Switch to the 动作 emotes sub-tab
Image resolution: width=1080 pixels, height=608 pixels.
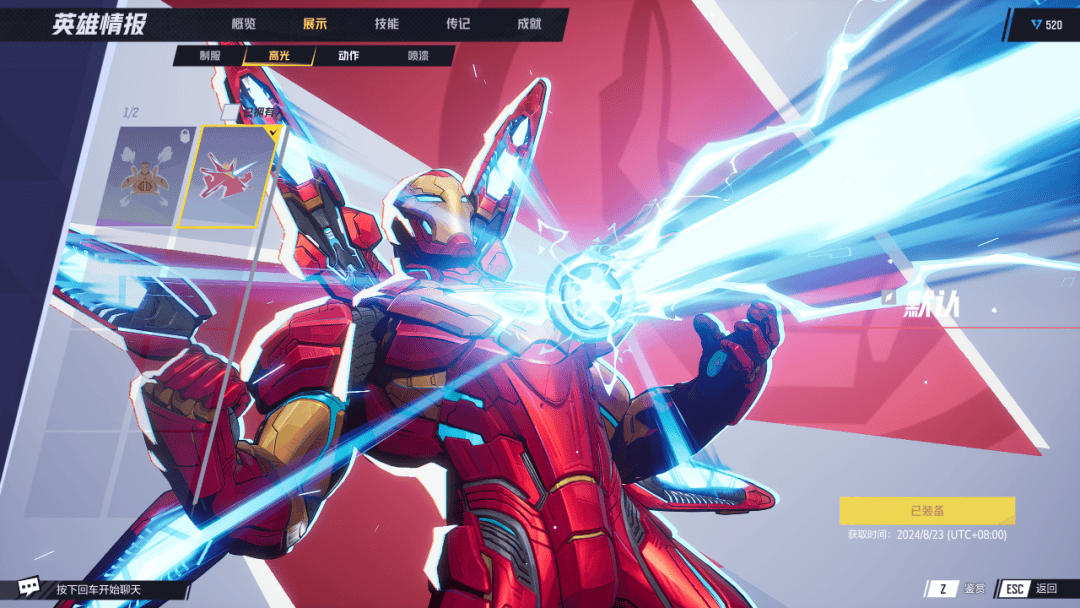pos(348,56)
